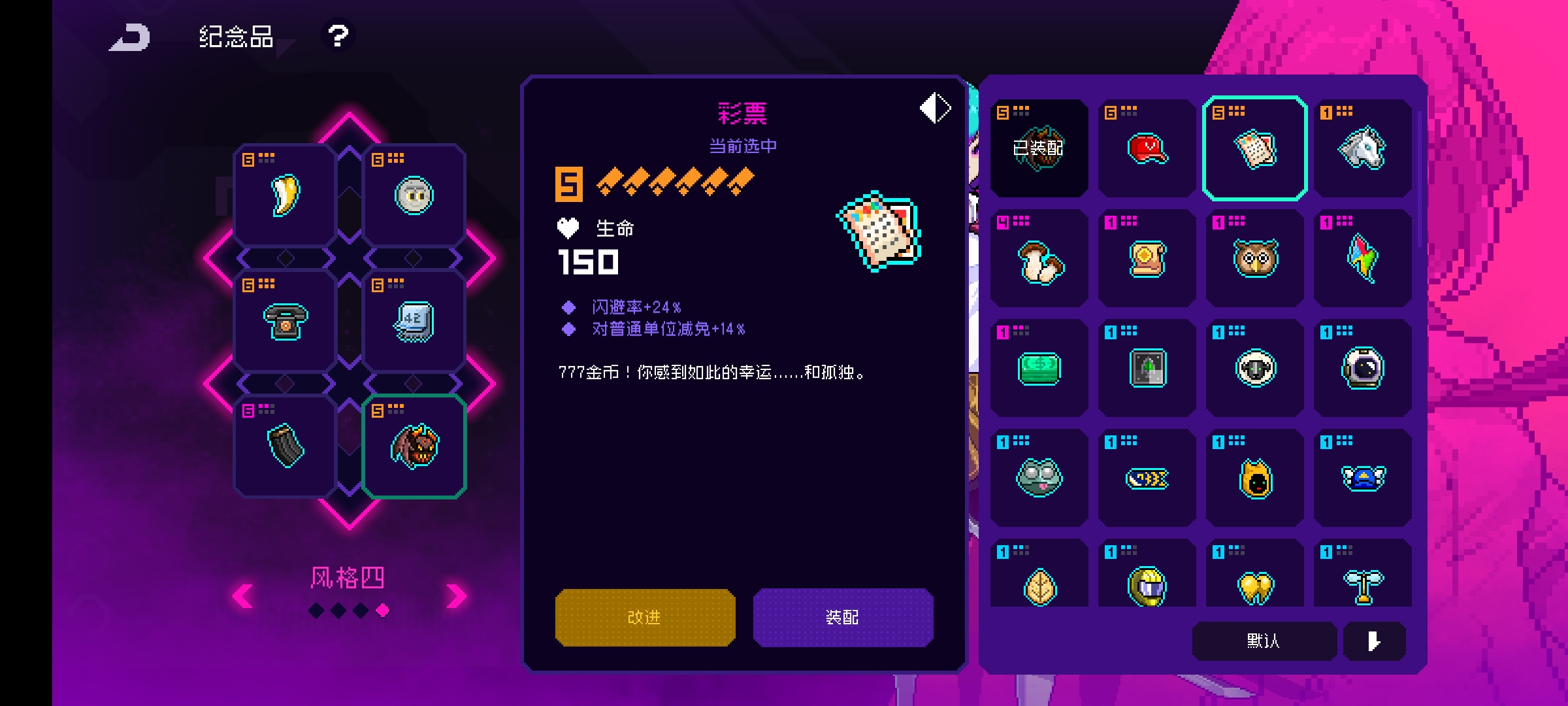Open the mushroom souvenir details
Image resolution: width=1568 pixels, height=706 pixels.
(x=1039, y=260)
